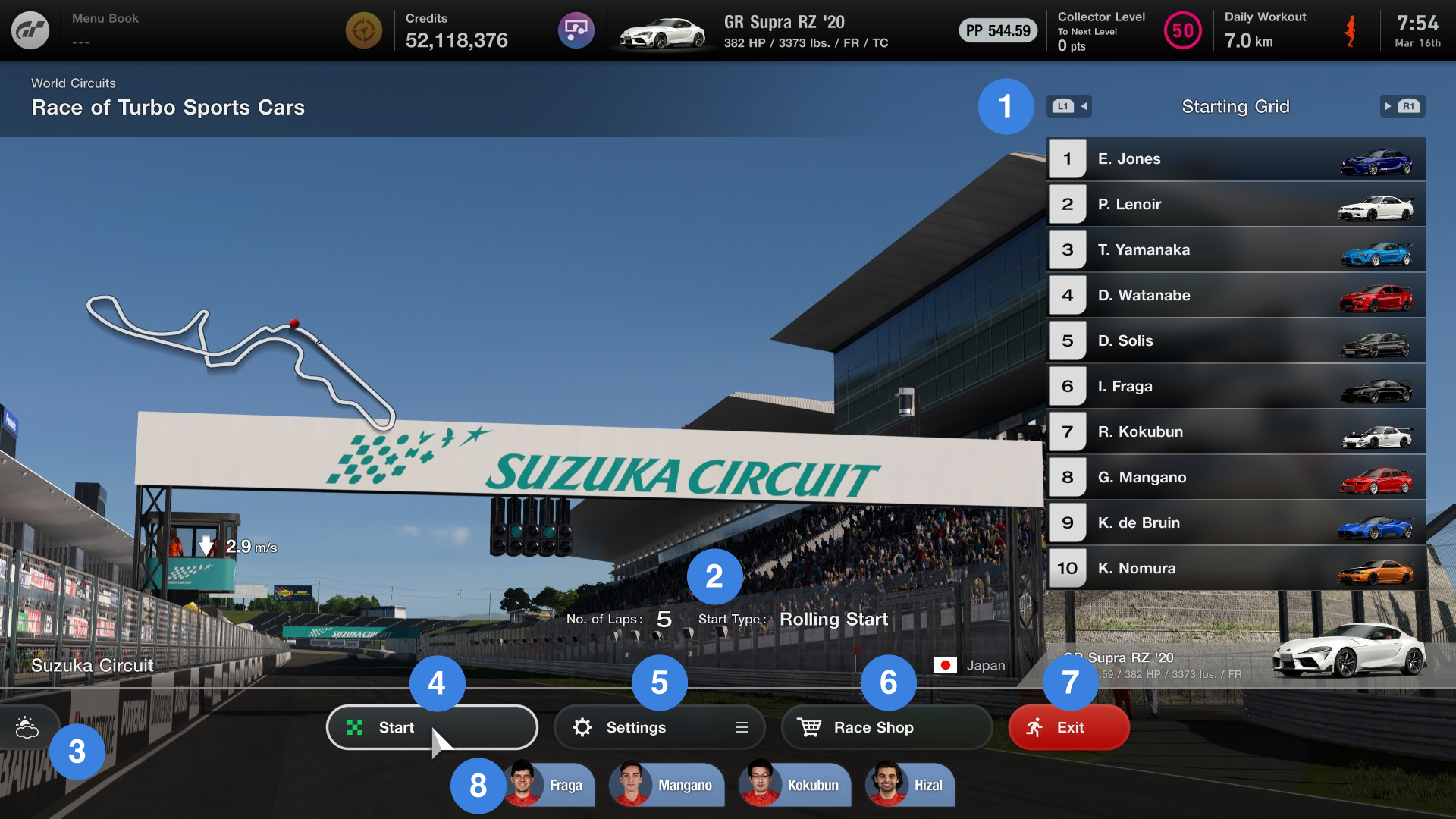Open the World Circuits header
The image size is (1456, 819).
(73, 83)
